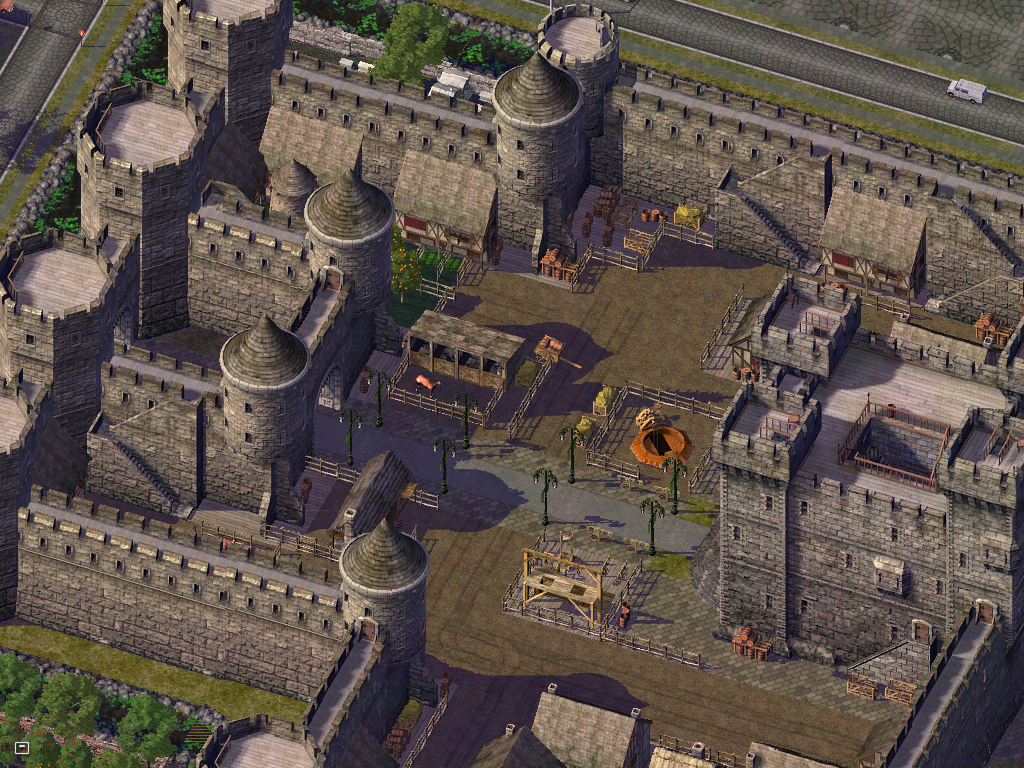Screen dimensions: 1024x768
Task: Click the small white-outlined interface toggle icon
Action: coord(22,747)
